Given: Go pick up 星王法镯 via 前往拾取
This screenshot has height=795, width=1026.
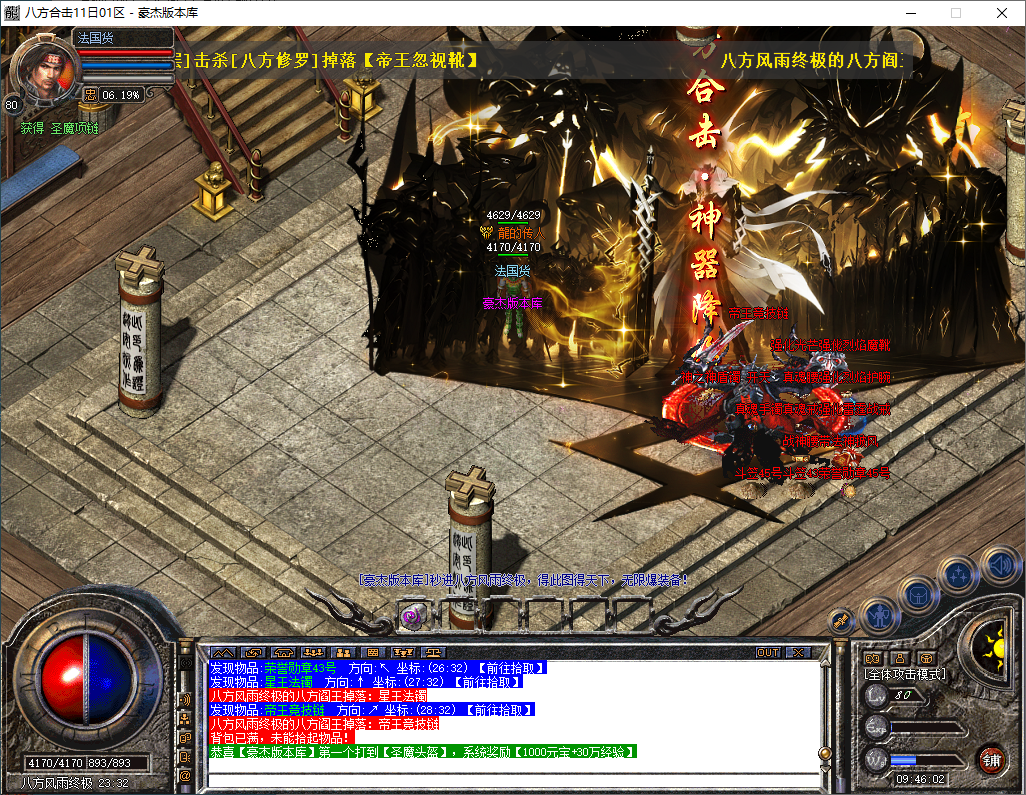Looking at the screenshot, I should [488, 682].
